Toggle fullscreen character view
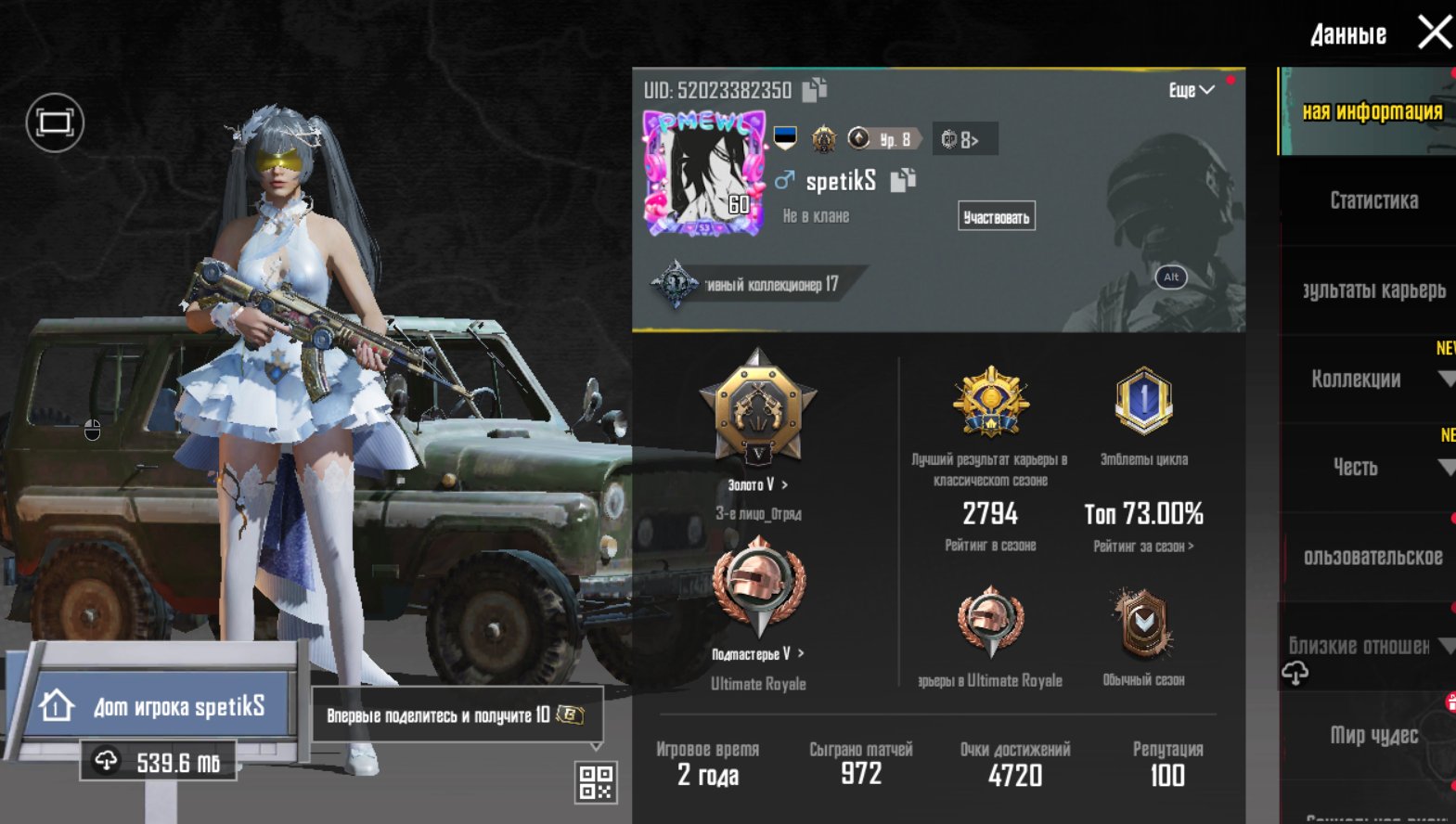1456x824 pixels. 55,122
